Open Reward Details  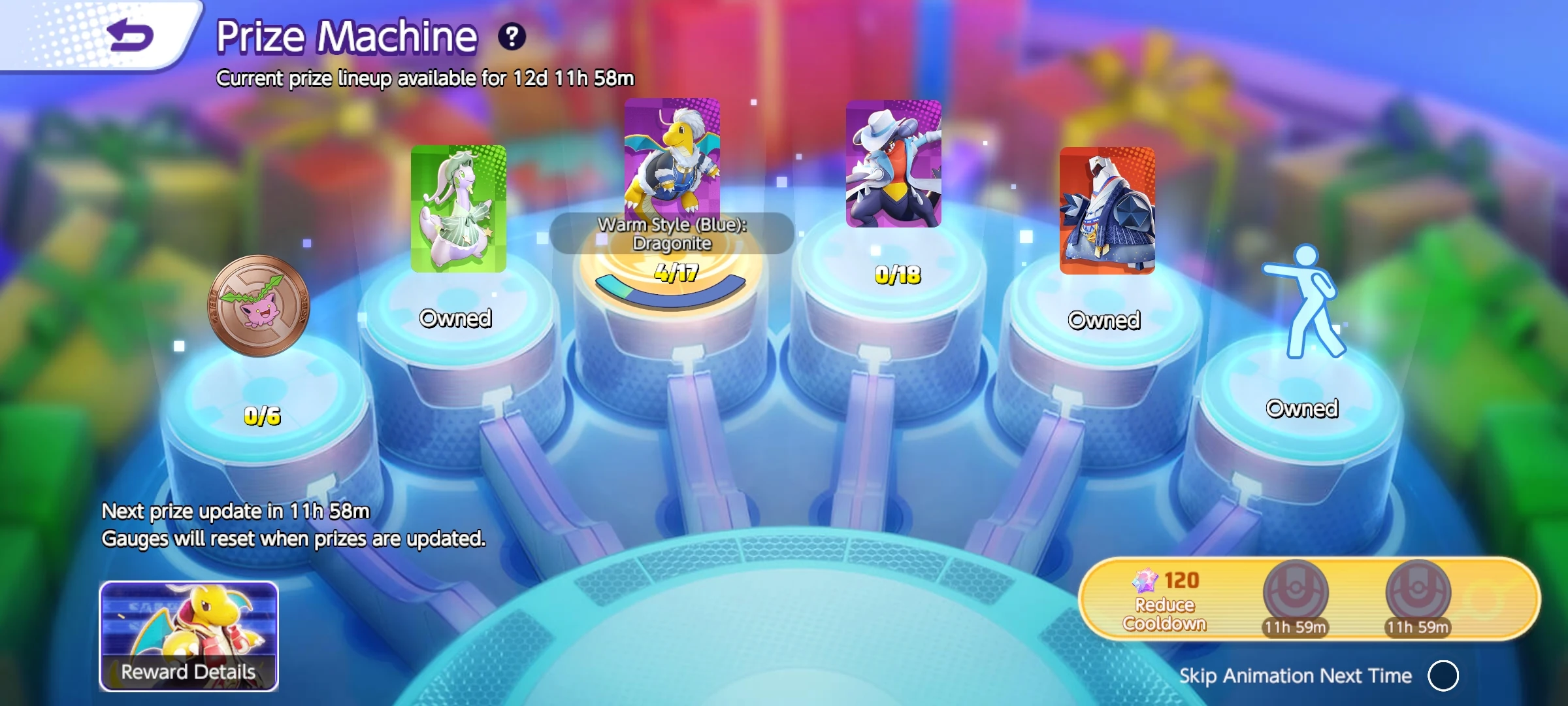click(x=188, y=671)
